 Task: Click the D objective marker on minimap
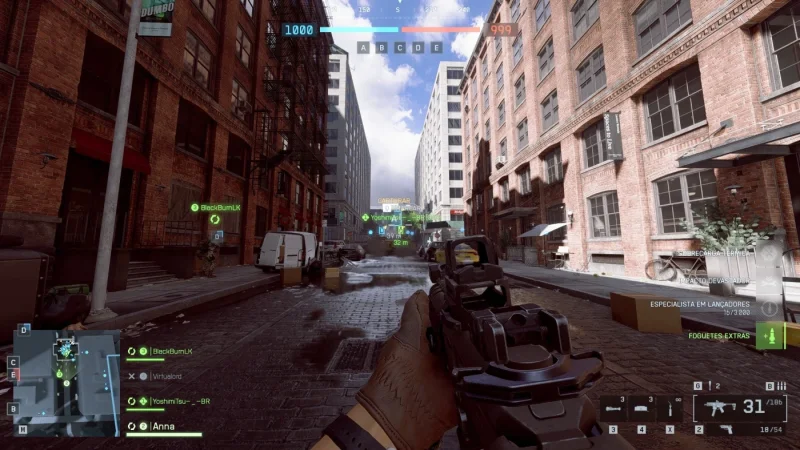point(25,329)
